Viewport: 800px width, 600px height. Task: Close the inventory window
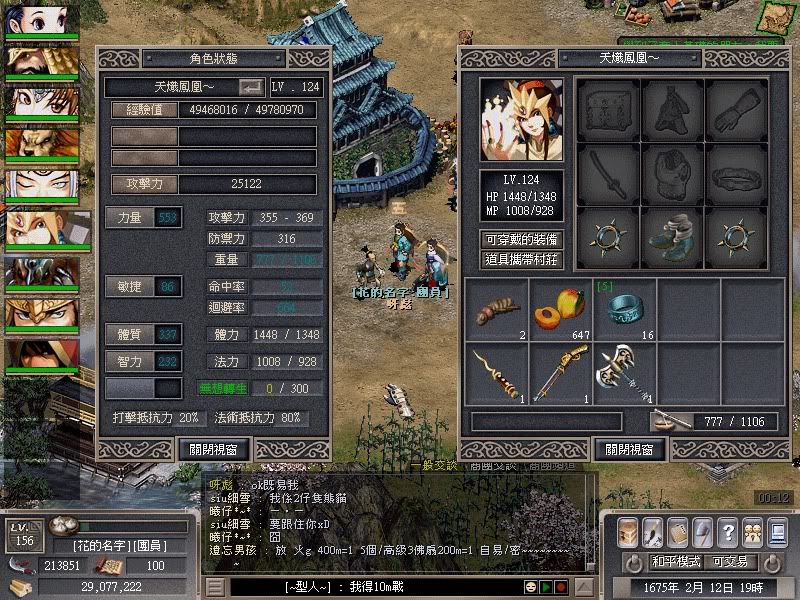click(629, 450)
